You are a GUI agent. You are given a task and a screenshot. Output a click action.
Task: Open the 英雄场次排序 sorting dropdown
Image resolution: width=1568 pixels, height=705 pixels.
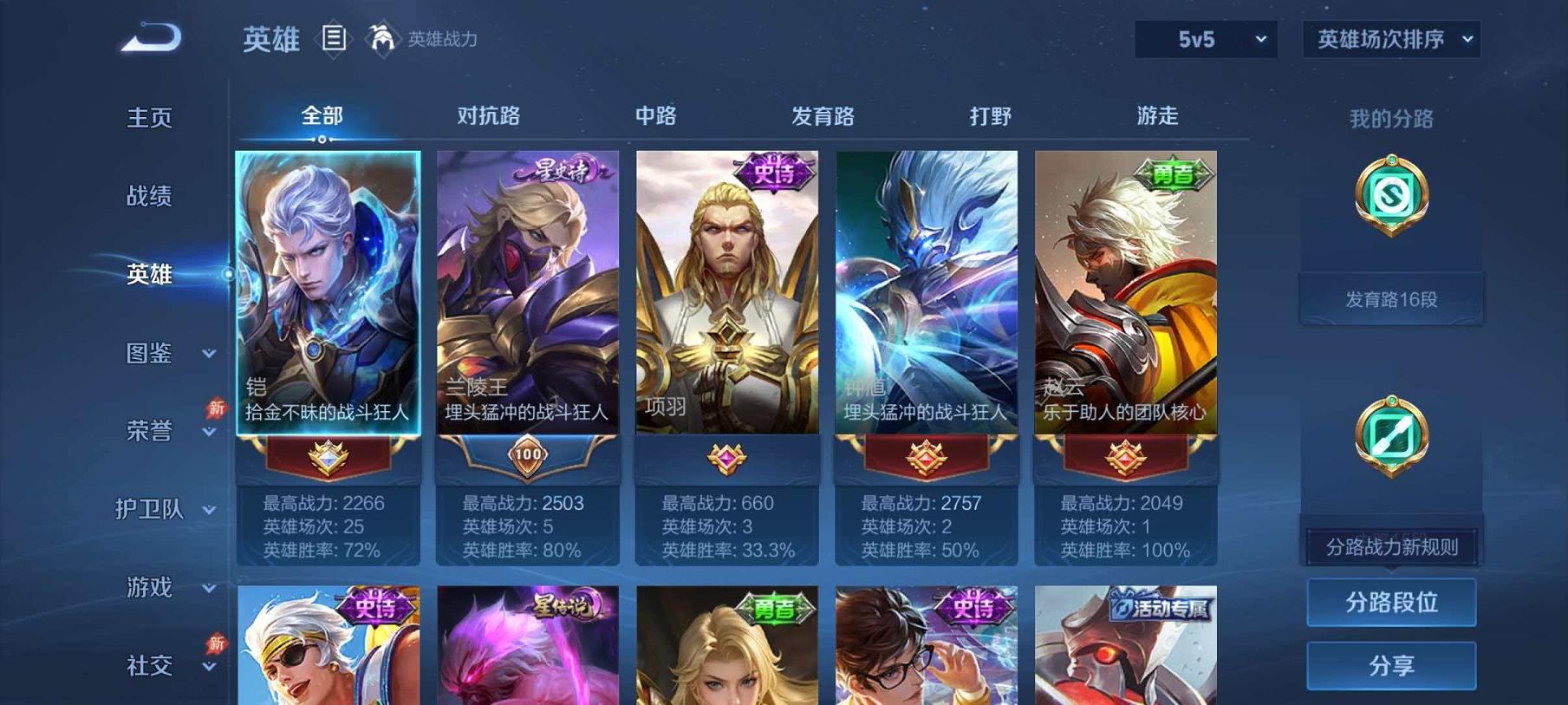pyautogui.click(x=1391, y=39)
